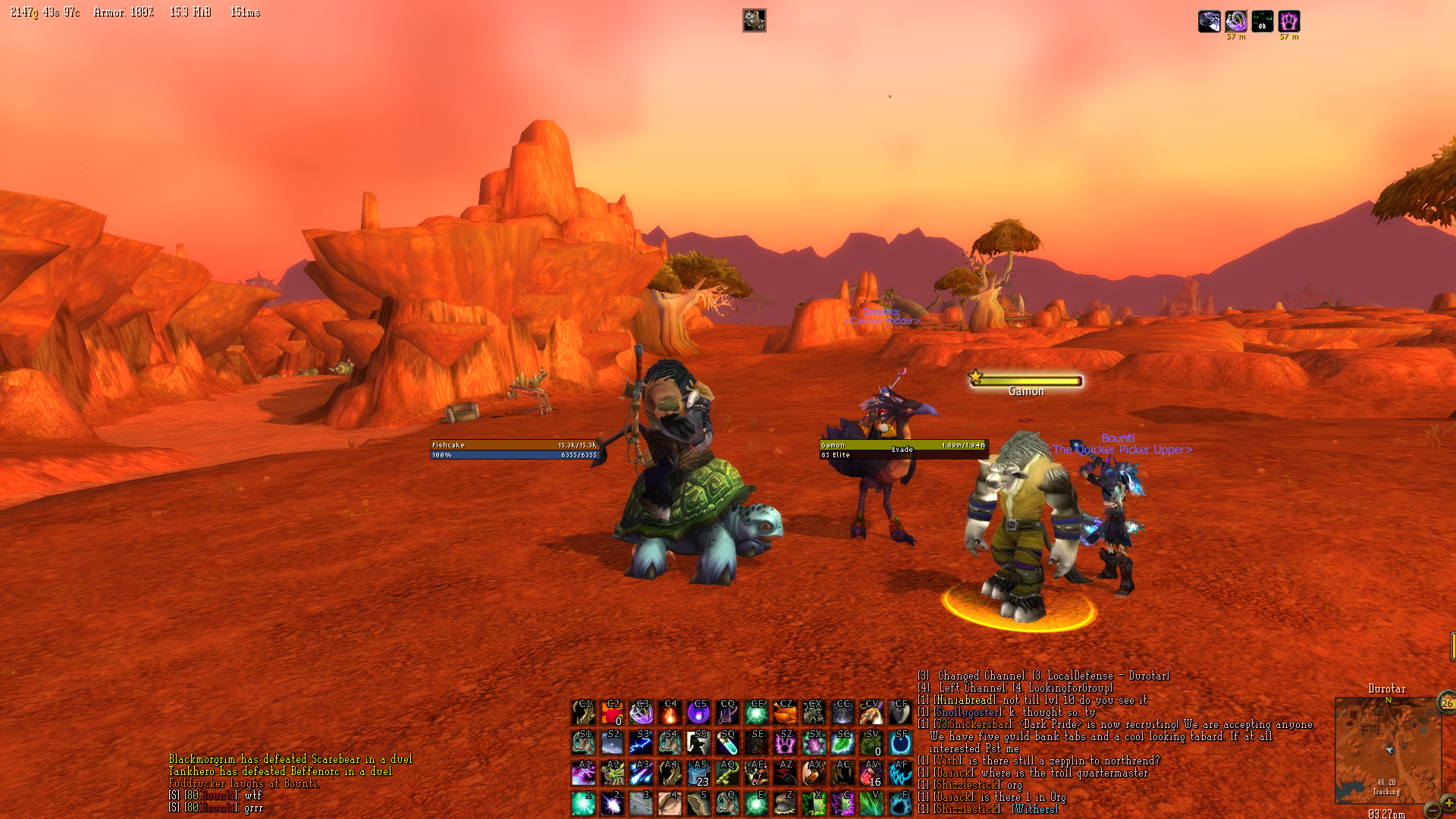Use the golden skeleton key item

pyautogui.click(x=727, y=773)
